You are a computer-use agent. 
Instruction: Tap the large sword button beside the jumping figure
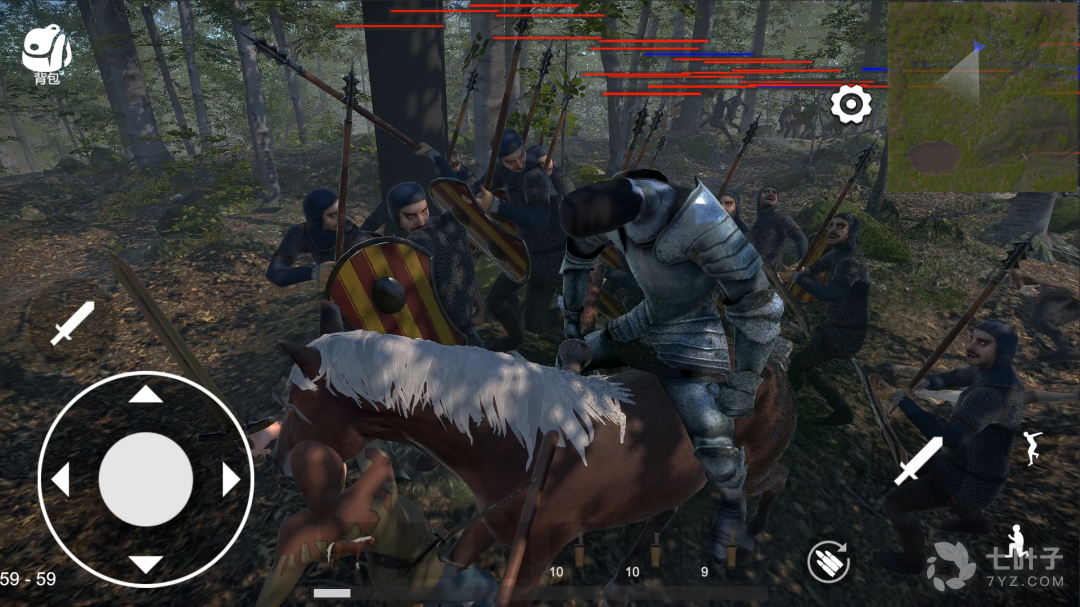(917, 461)
